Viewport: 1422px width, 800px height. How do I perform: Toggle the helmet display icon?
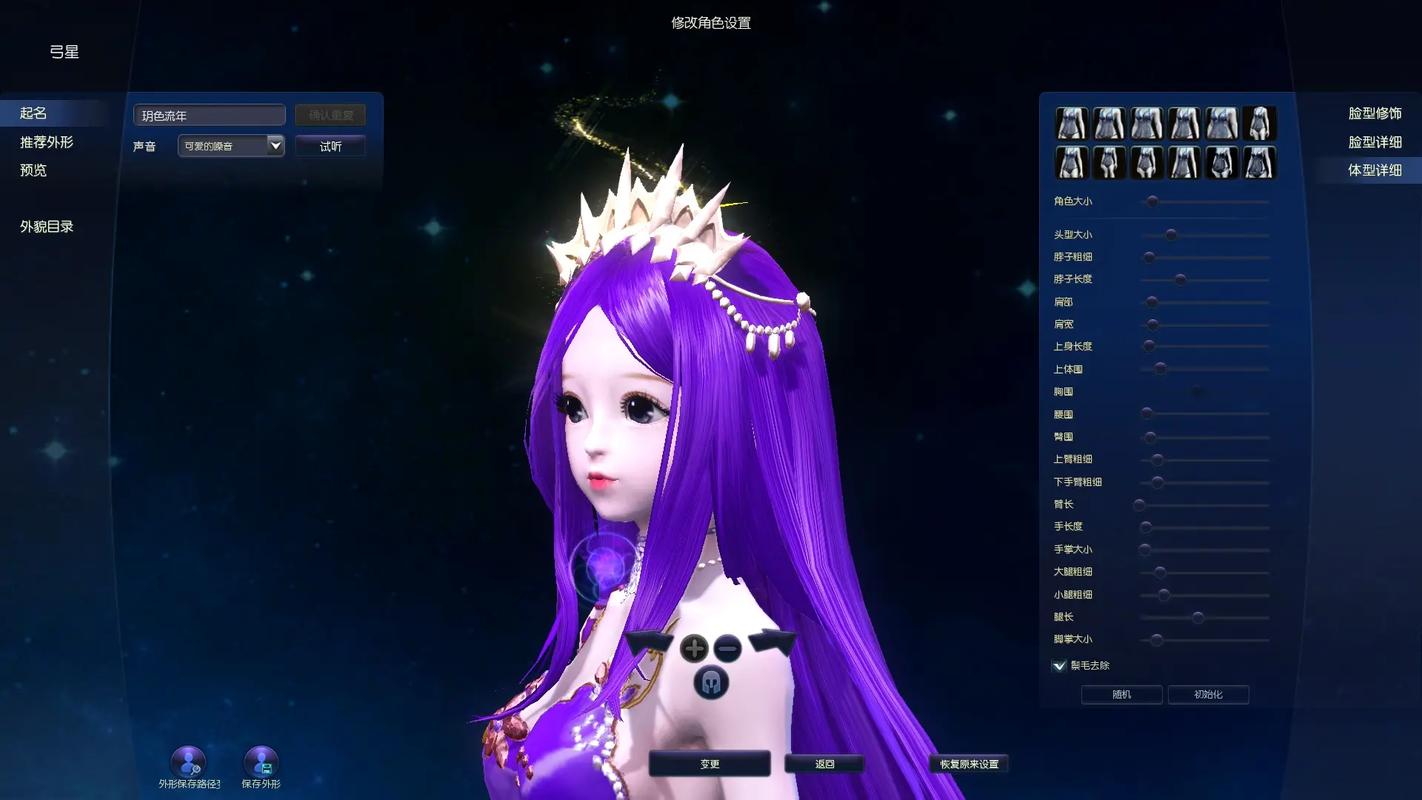[x=711, y=683]
